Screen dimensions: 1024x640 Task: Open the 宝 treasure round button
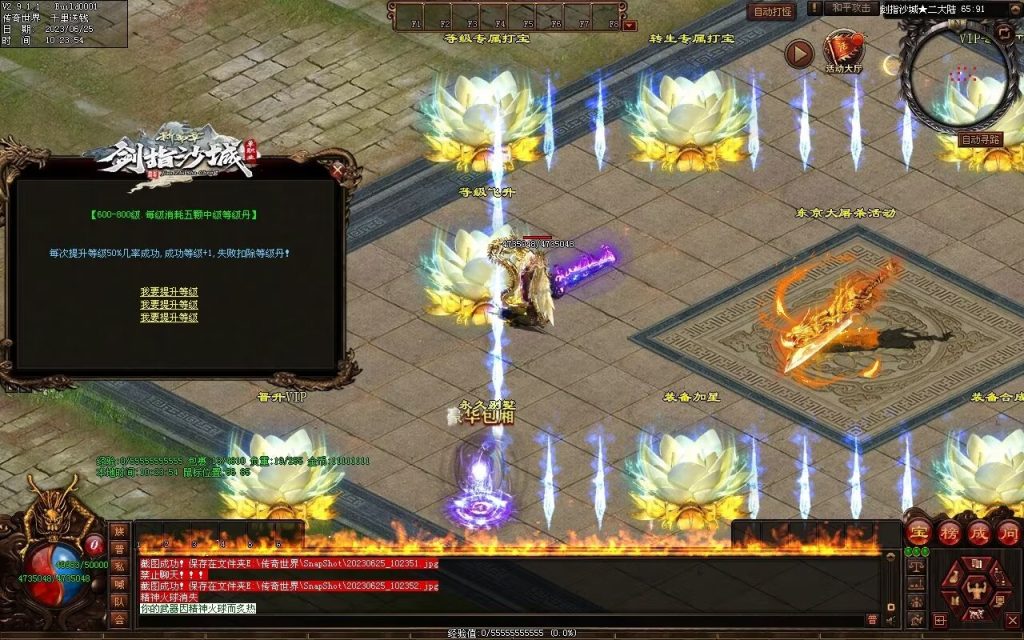pyautogui.click(x=917, y=532)
